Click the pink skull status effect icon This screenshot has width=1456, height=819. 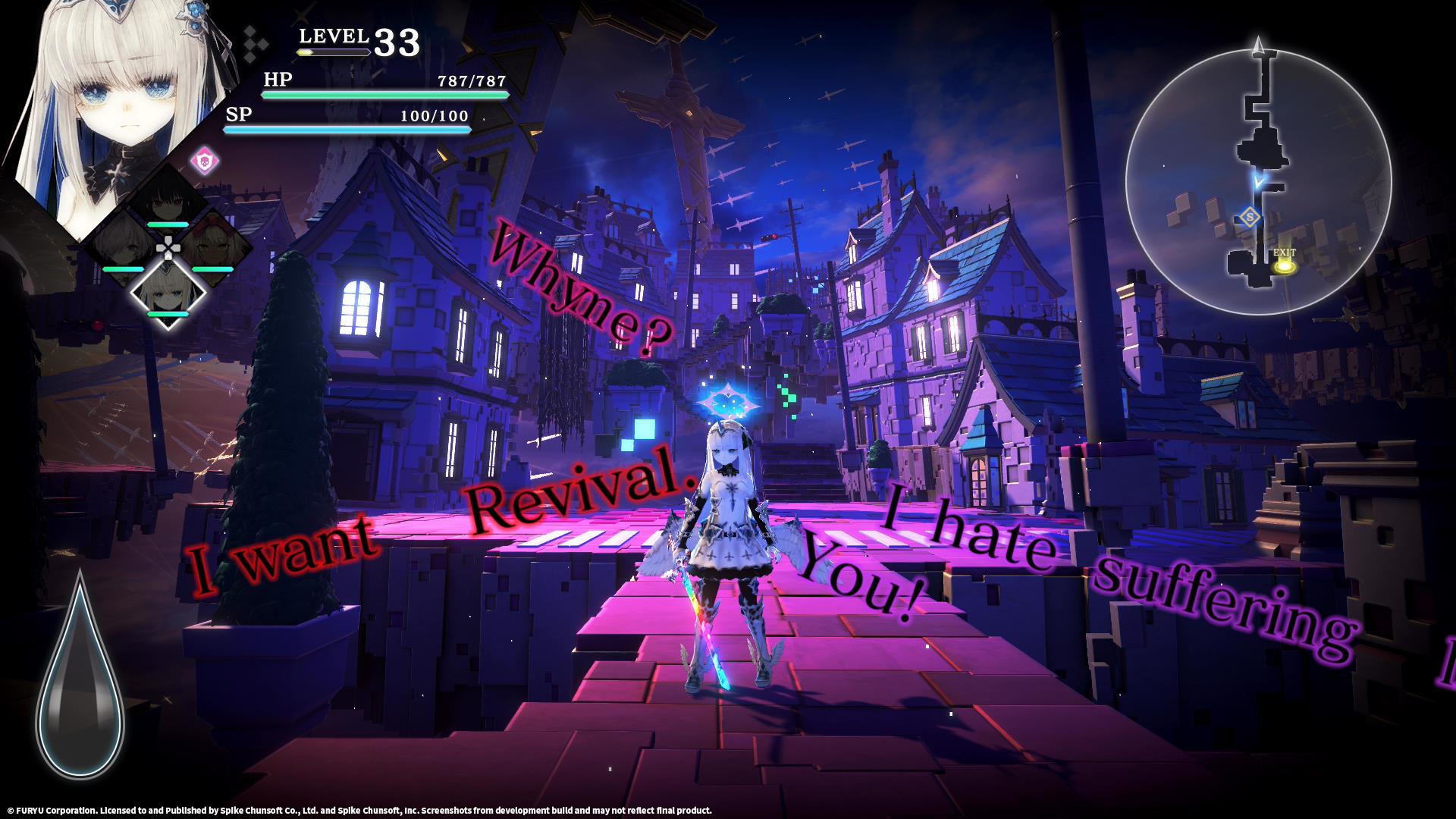(205, 159)
